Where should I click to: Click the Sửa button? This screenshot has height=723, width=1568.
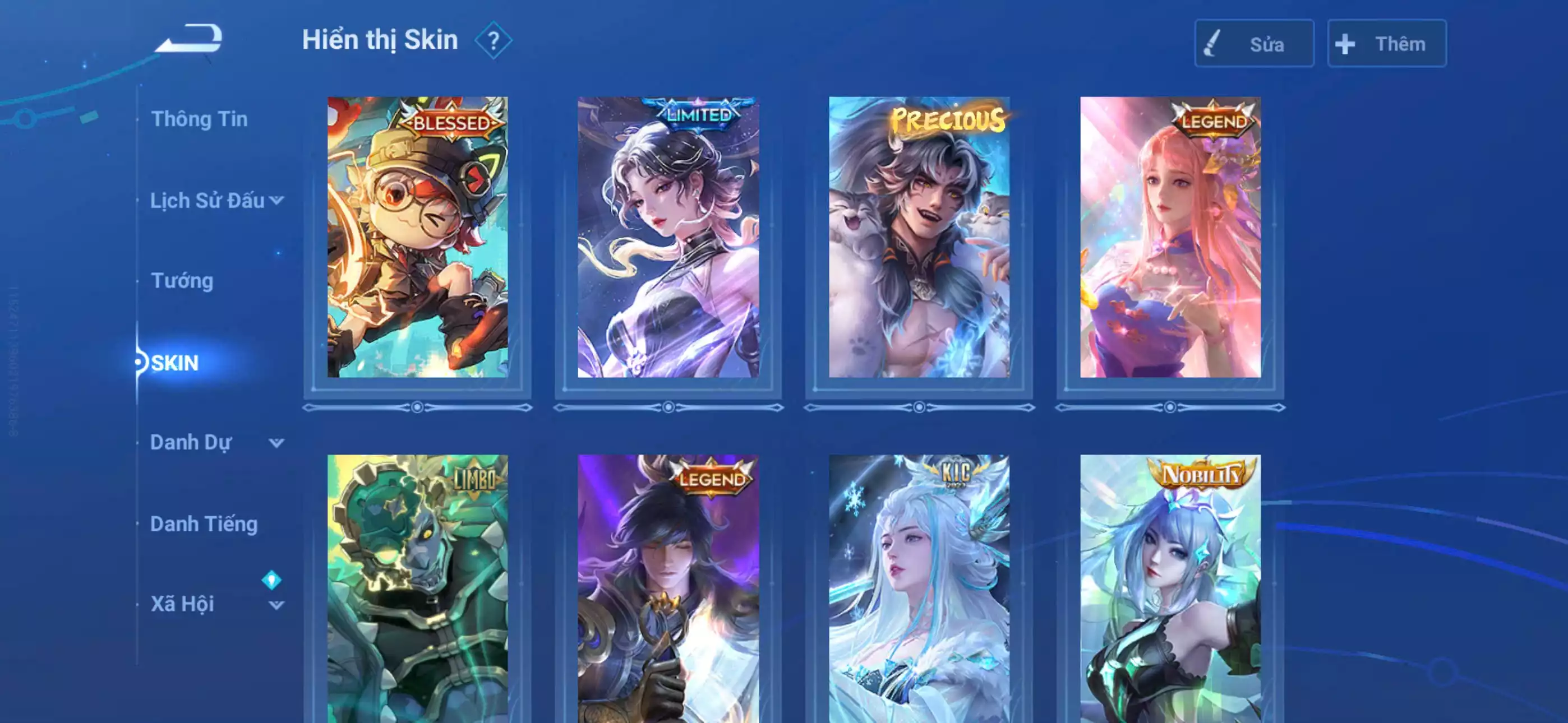pos(1254,44)
